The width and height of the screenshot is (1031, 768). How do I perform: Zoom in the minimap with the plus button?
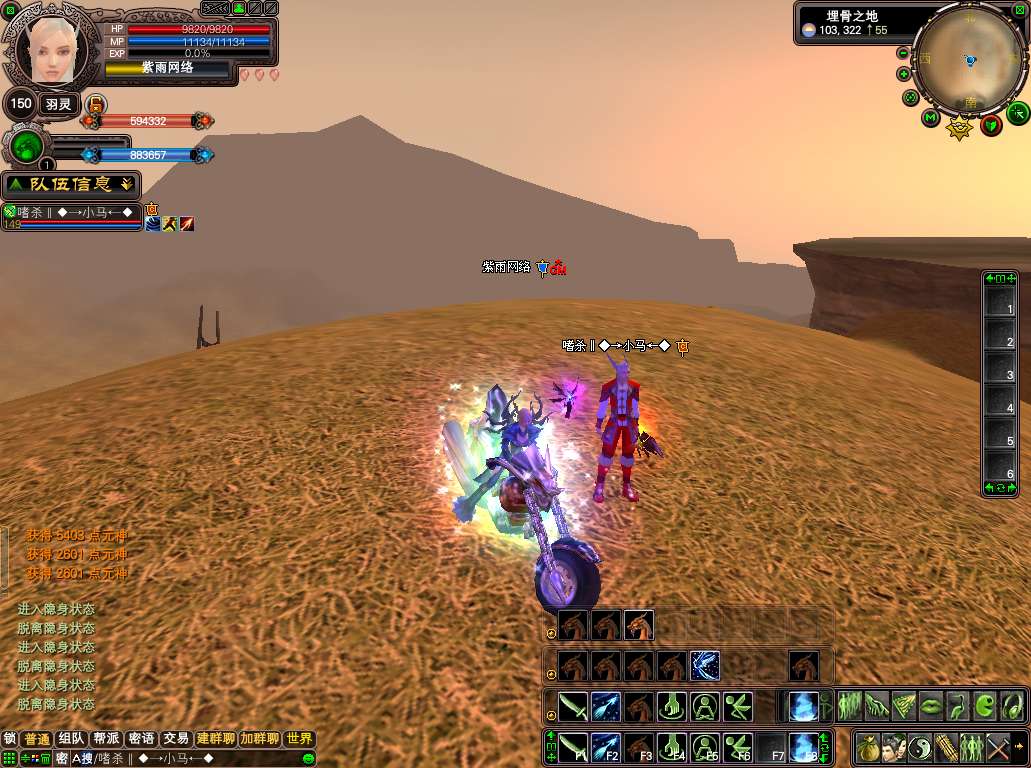(904, 74)
